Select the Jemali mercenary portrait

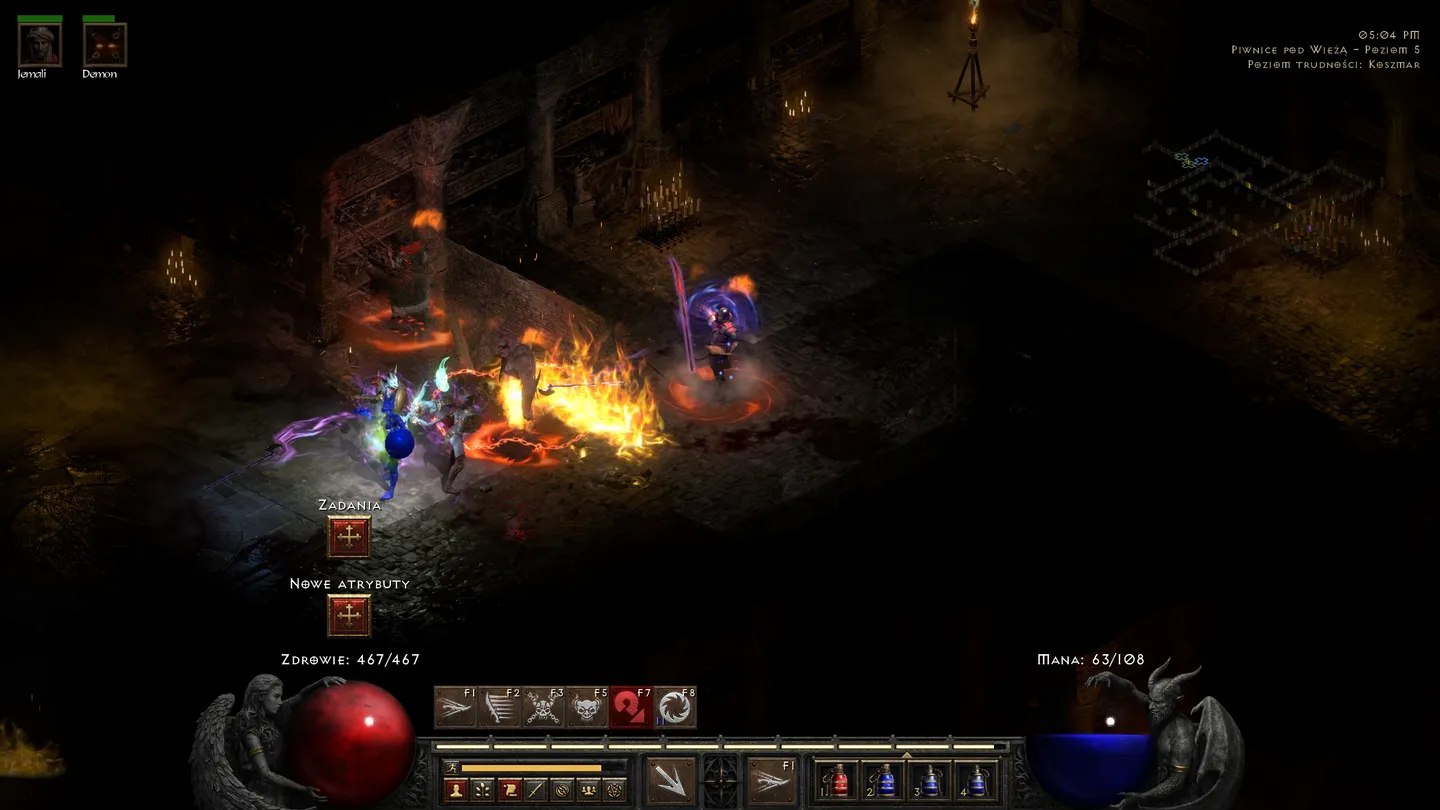(40, 45)
